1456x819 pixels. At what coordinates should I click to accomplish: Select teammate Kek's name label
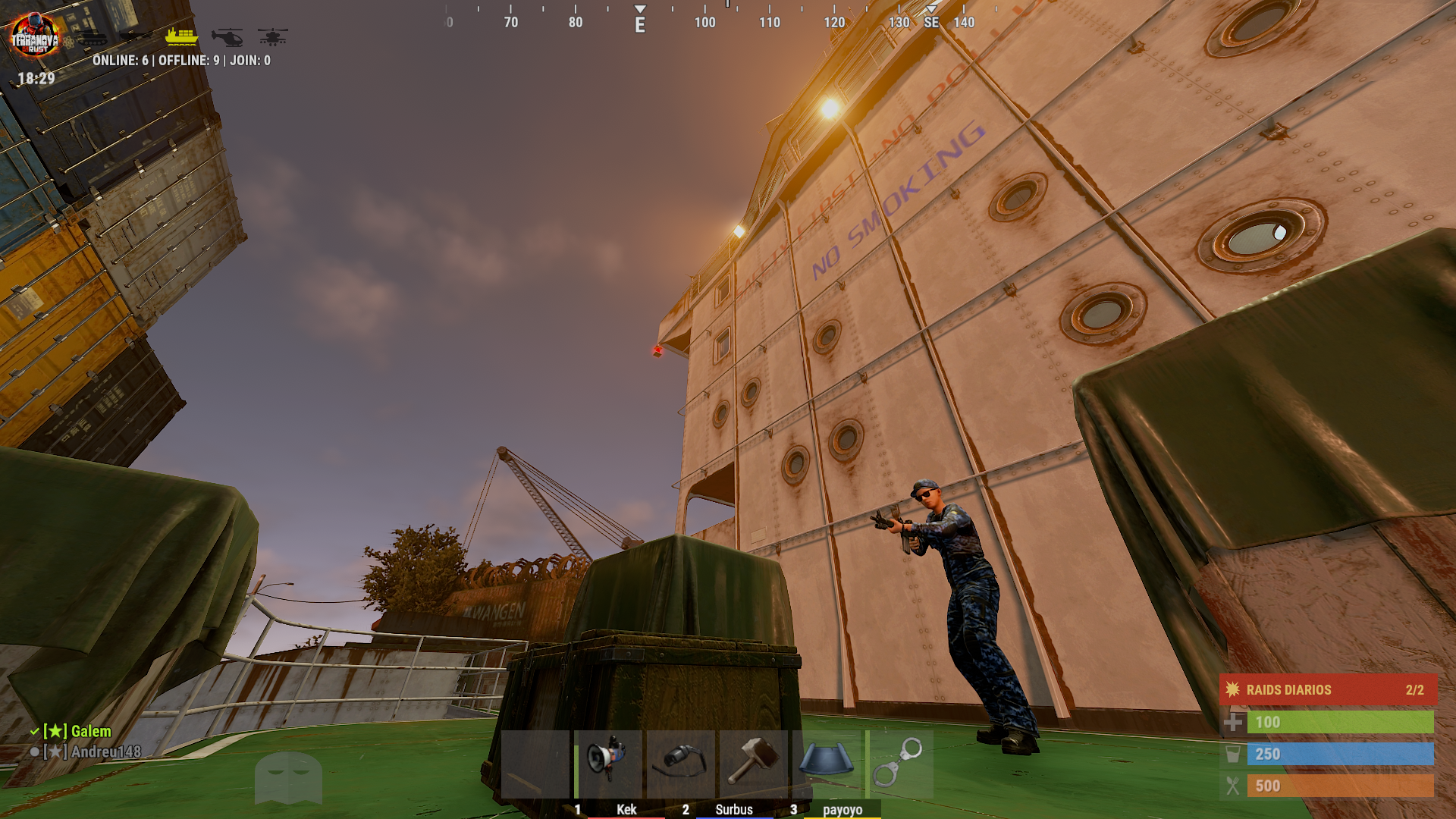[x=626, y=810]
